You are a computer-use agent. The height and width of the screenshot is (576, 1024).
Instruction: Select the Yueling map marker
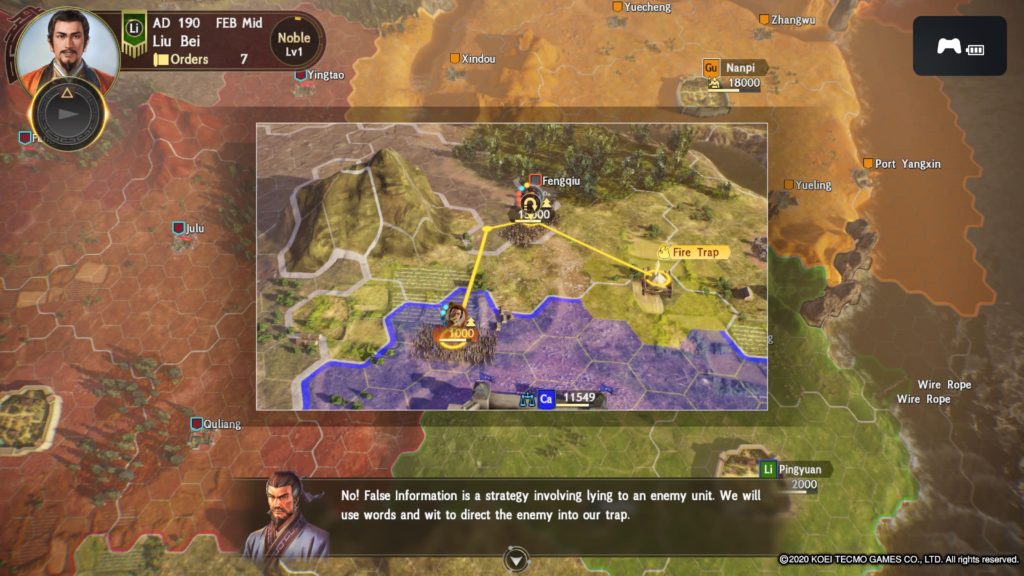pyautogui.click(x=789, y=185)
